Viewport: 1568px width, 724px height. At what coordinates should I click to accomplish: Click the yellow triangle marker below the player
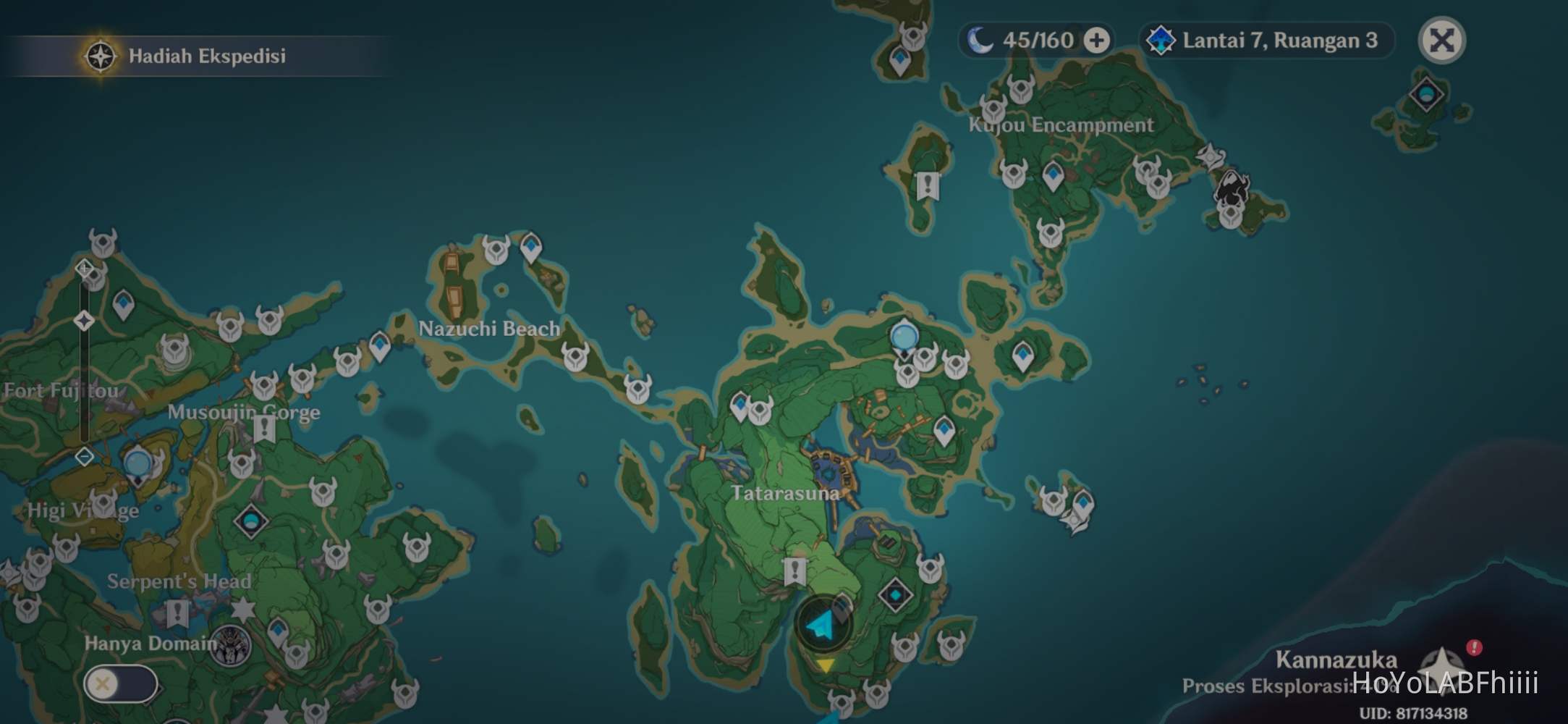[x=826, y=665]
